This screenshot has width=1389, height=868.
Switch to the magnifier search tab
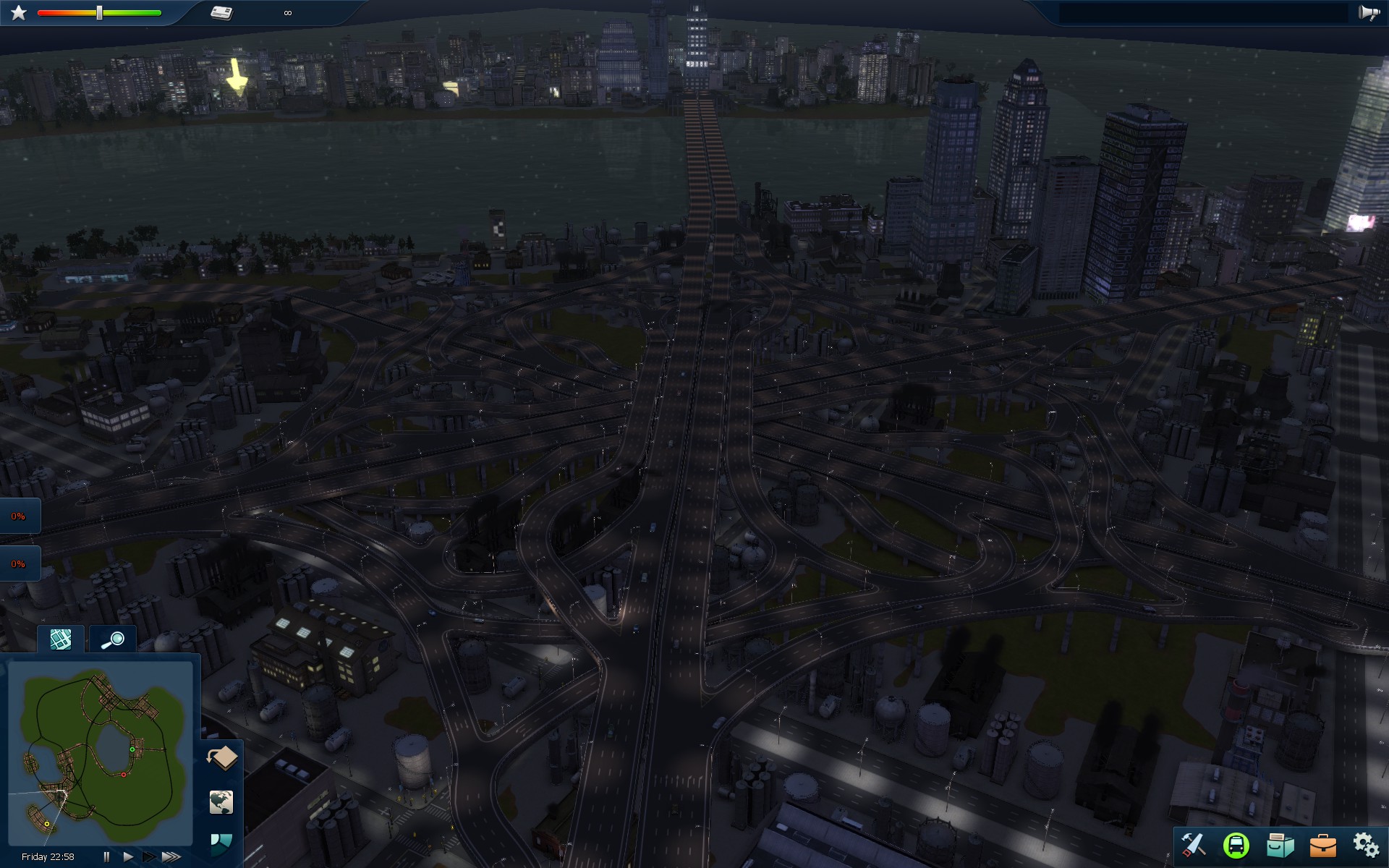pos(112,639)
